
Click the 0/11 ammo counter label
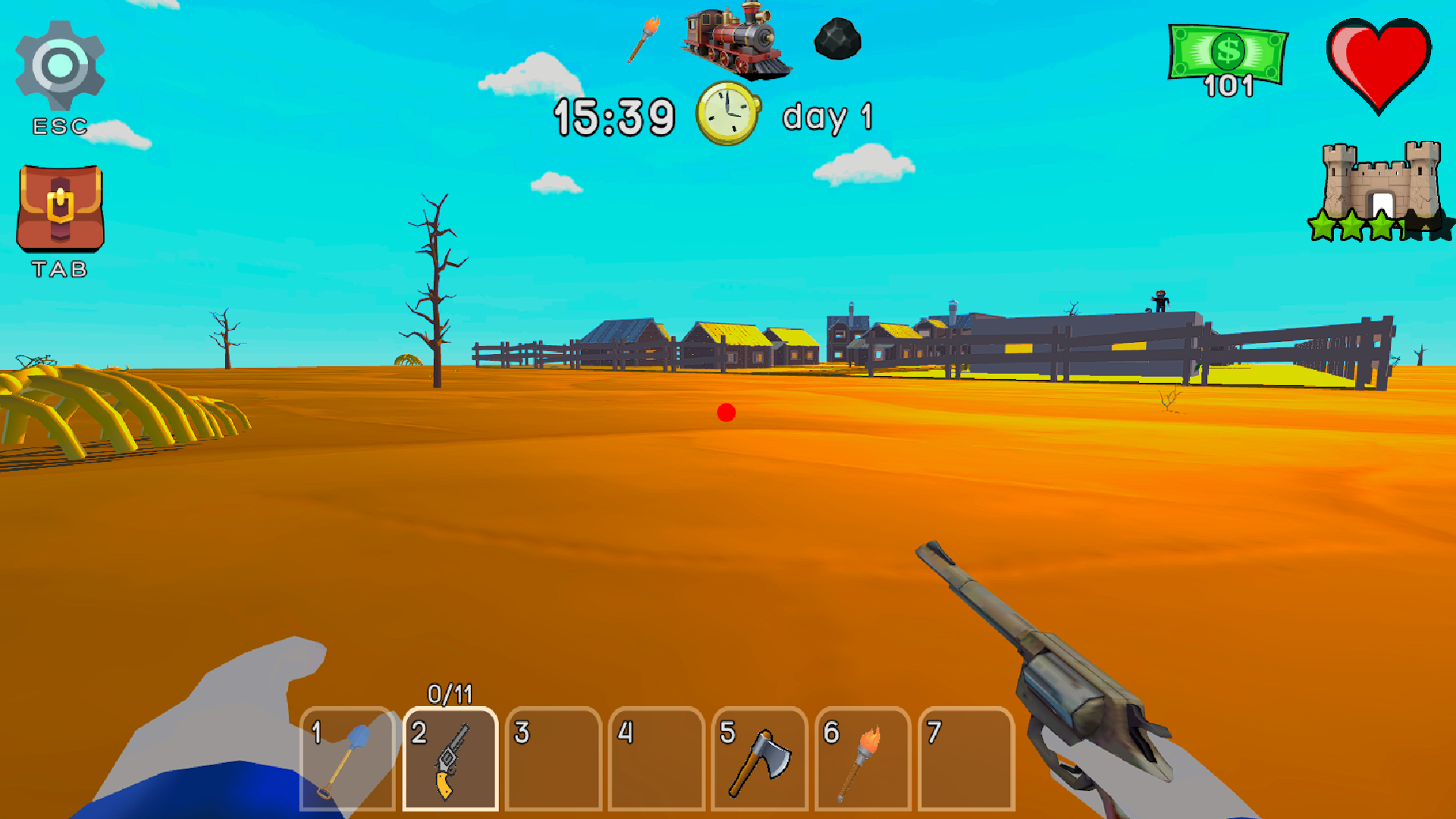point(450,692)
